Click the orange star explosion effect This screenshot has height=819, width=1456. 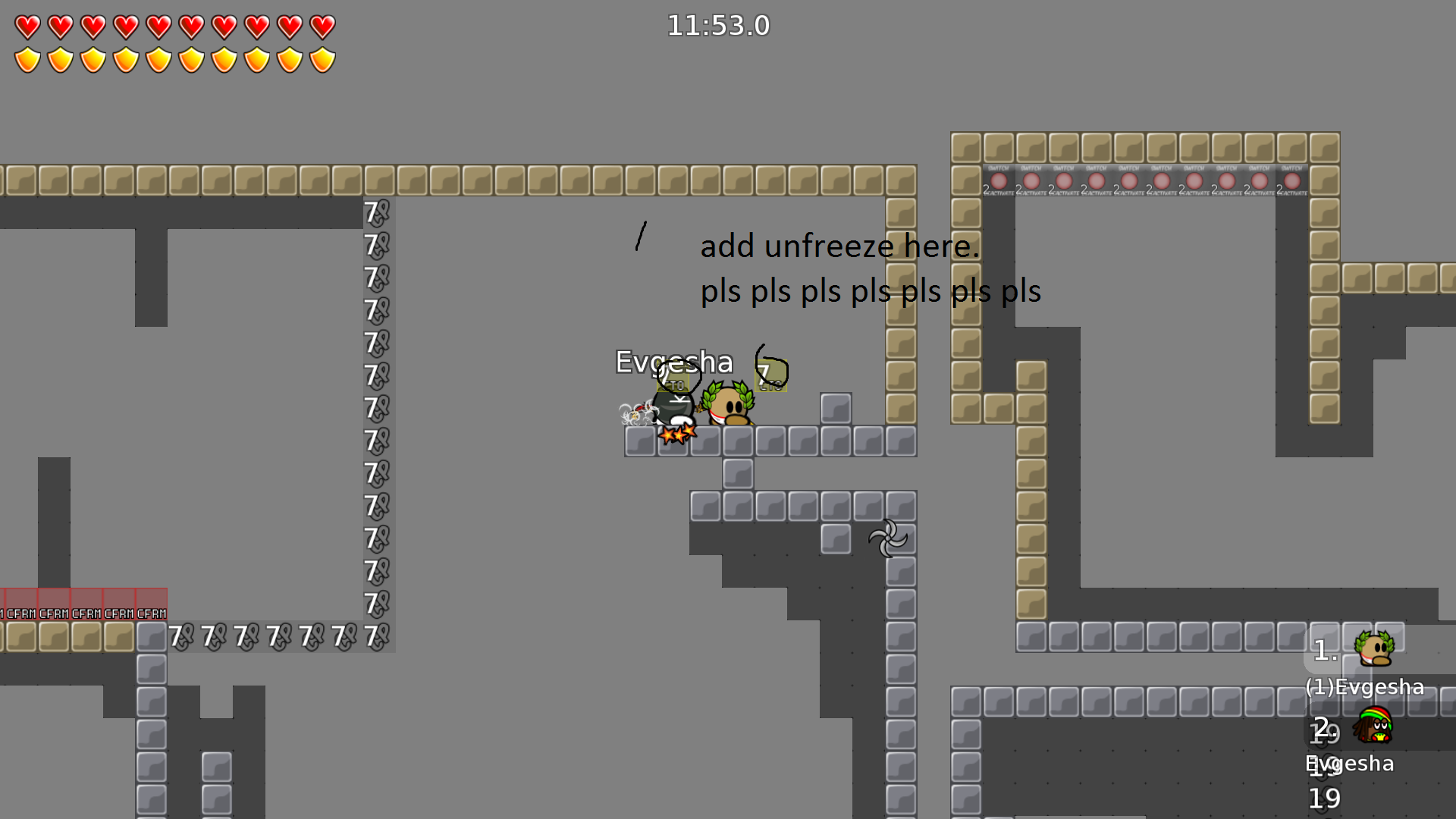[x=679, y=435]
